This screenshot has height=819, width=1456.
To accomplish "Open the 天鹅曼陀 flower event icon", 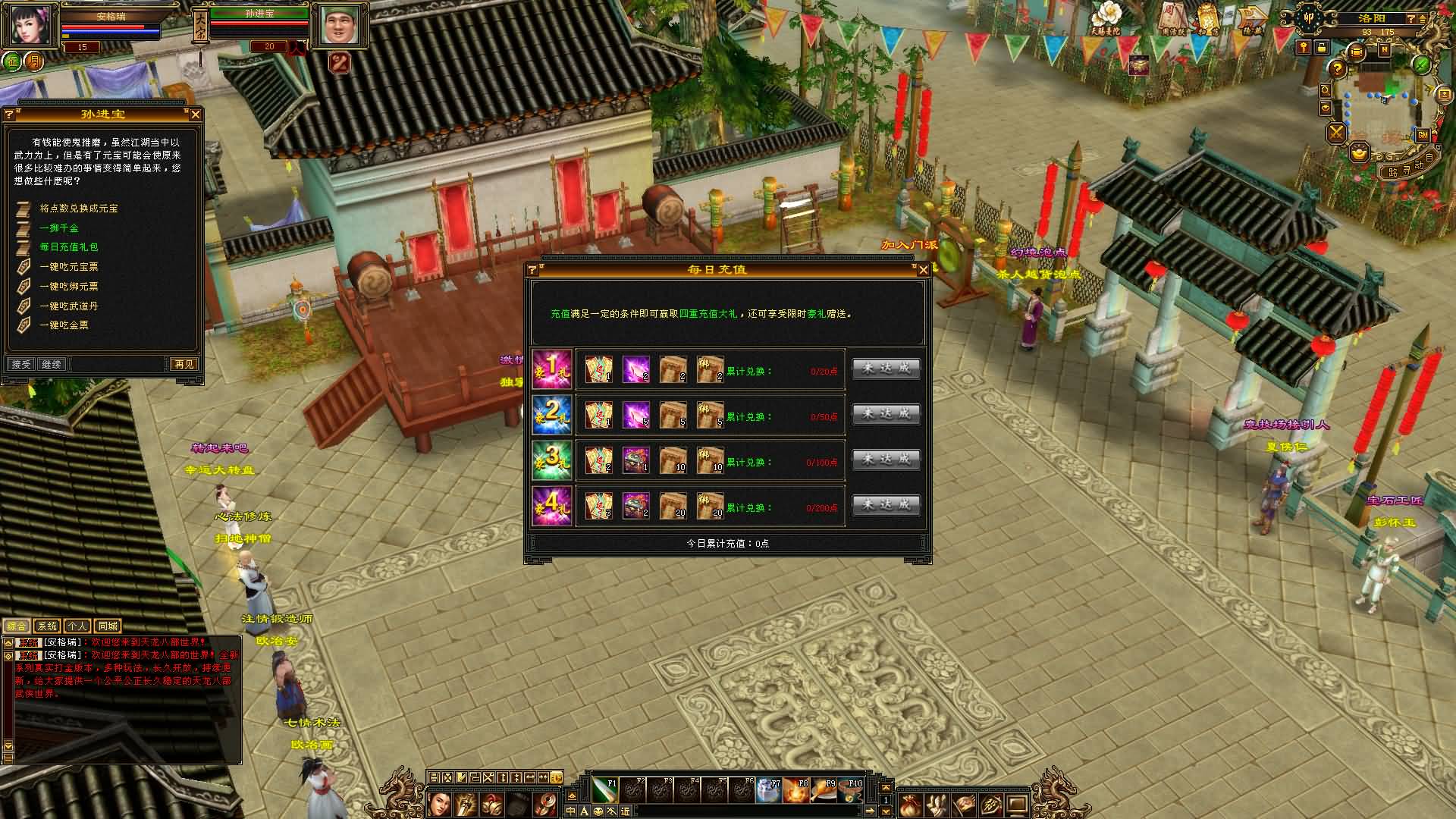I will (x=1106, y=18).
